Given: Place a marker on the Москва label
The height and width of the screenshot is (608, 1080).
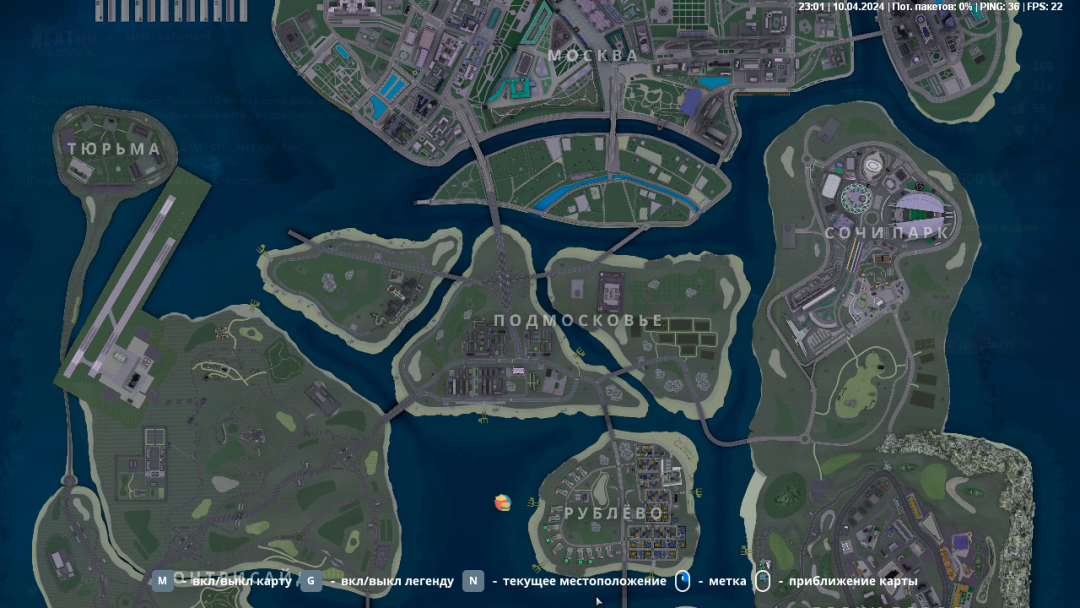Looking at the screenshot, I should [x=593, y=55].
